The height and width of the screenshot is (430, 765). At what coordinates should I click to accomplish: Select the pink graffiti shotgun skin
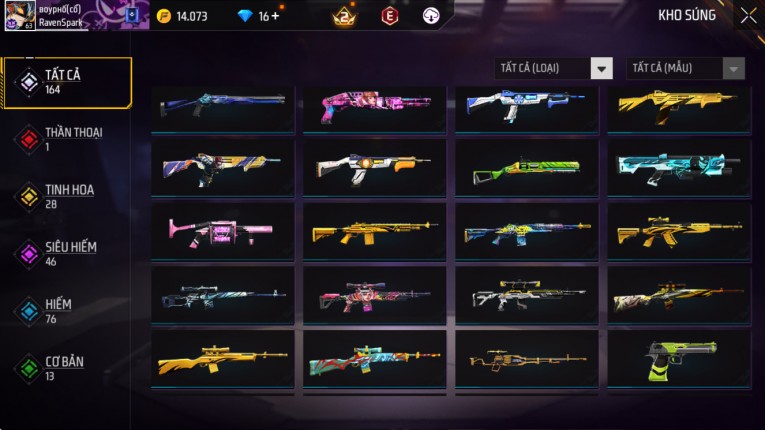[x=375, y=105]
